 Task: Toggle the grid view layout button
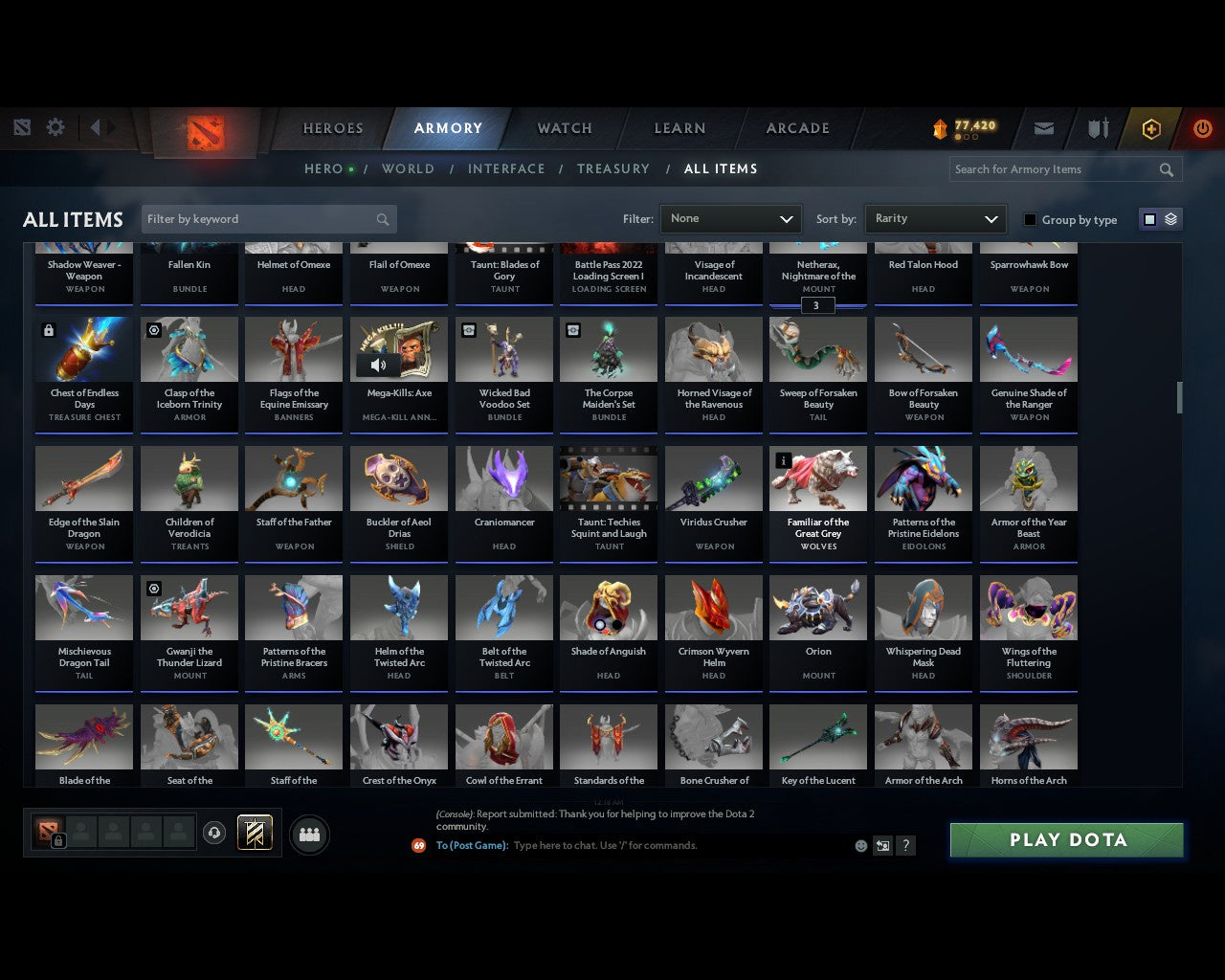click(1149, 218)
